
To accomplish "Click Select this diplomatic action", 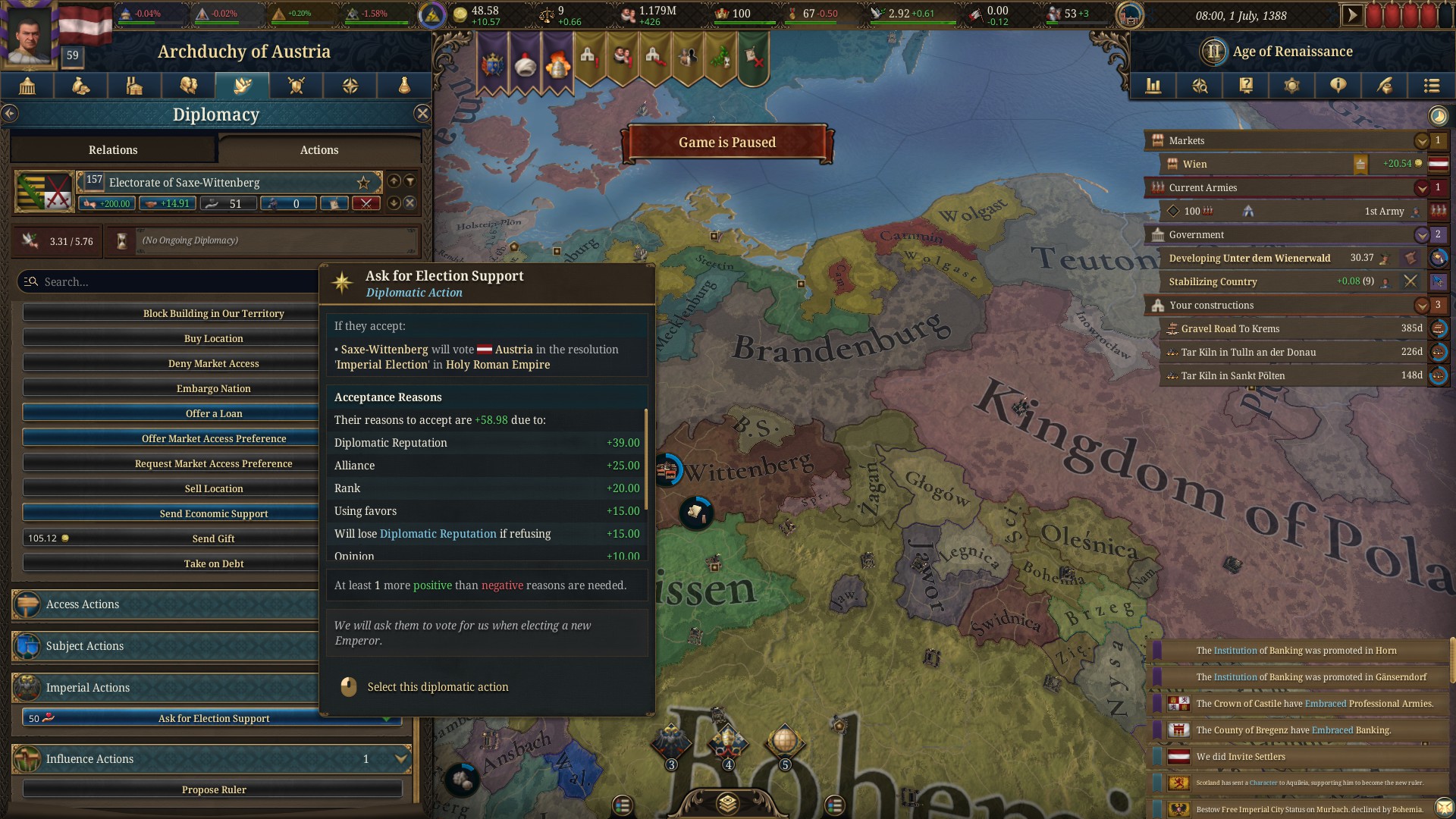I will pos(438,687).
